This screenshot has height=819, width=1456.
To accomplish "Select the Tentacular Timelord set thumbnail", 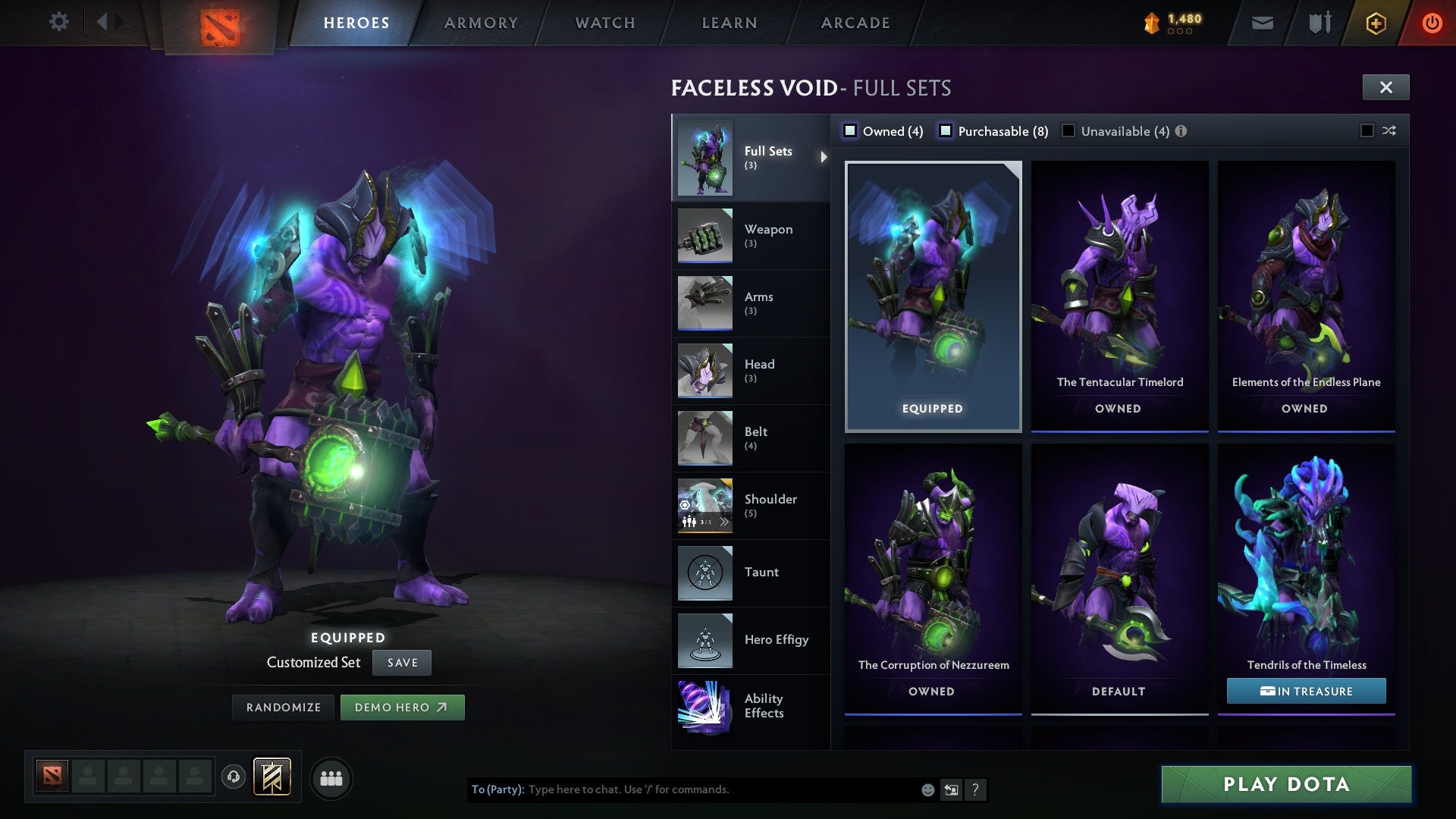I will point(1119,288).
